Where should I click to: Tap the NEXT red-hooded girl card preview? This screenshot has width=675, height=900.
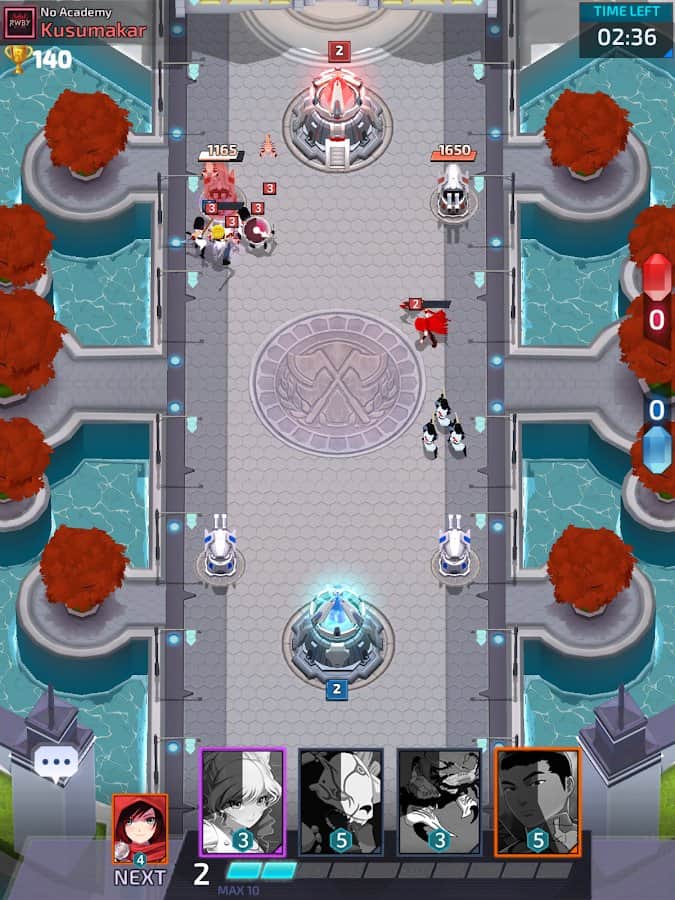pos(140,830)
